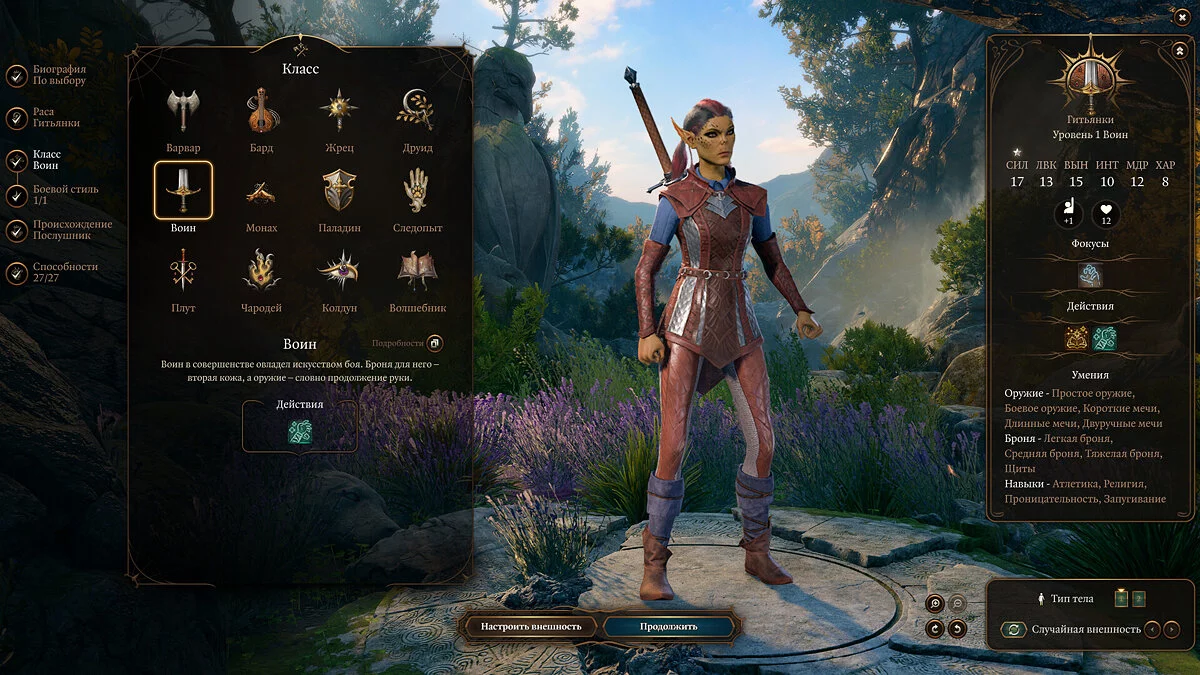The height and width of the screenshot is (675, 1200).
Task: Choose the Бард class icon
Action: [262, 111]
